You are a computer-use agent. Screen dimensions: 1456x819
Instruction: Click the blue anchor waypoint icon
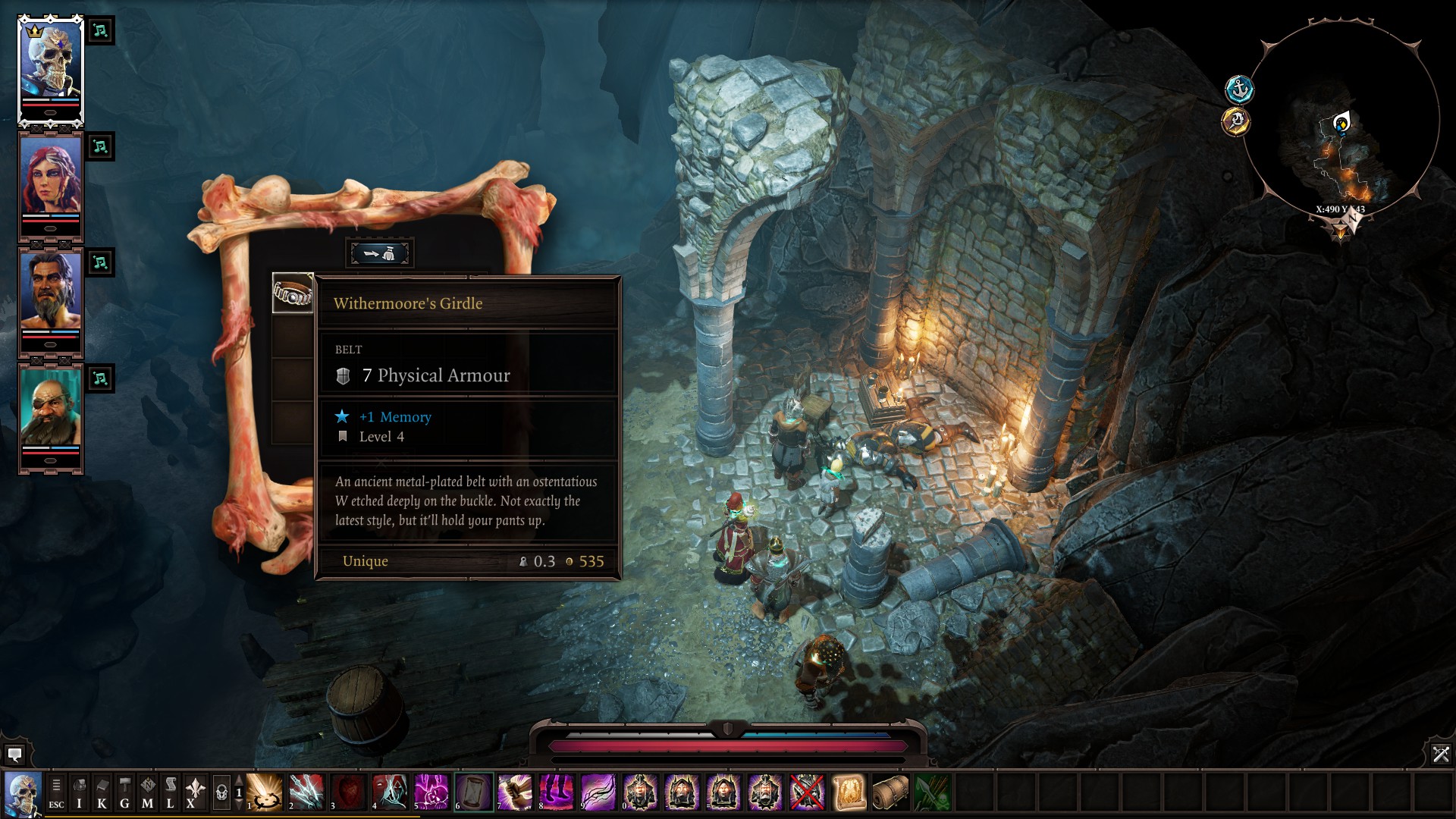1239,89
